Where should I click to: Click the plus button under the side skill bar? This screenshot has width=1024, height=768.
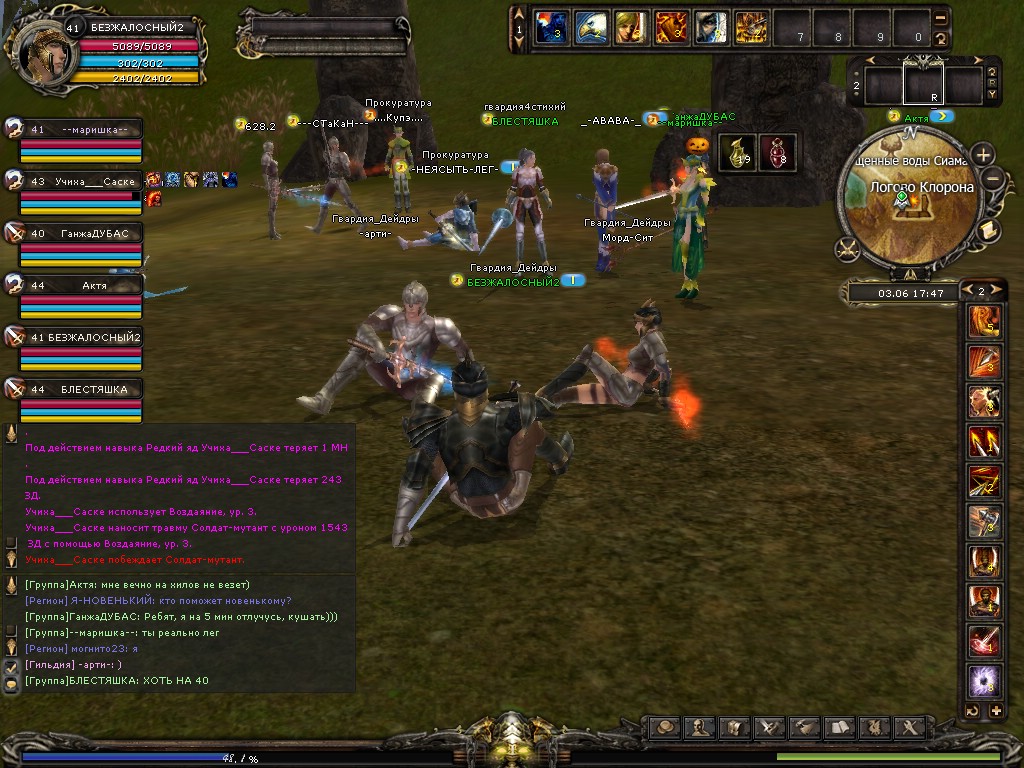tap(995, 711)
